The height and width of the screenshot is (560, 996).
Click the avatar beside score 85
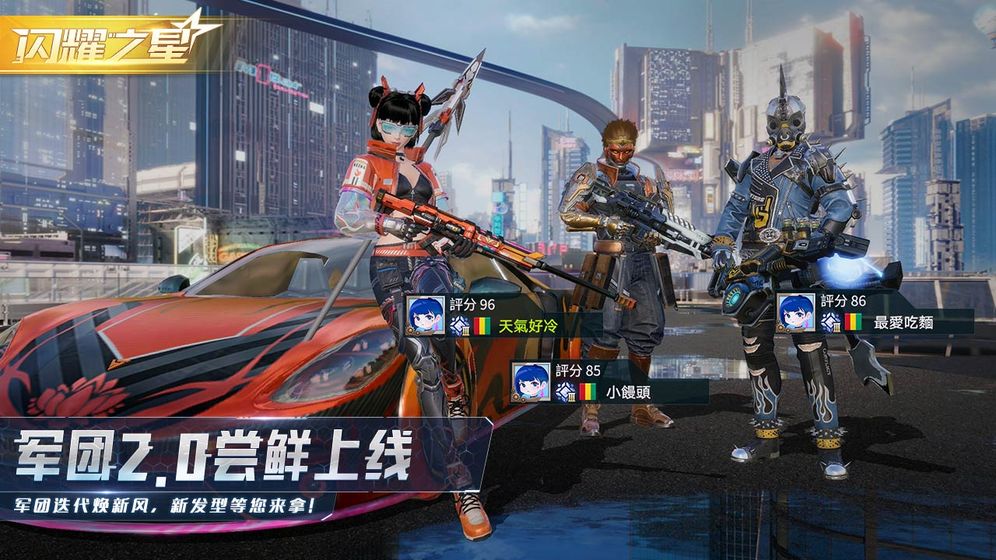point(531,381)
